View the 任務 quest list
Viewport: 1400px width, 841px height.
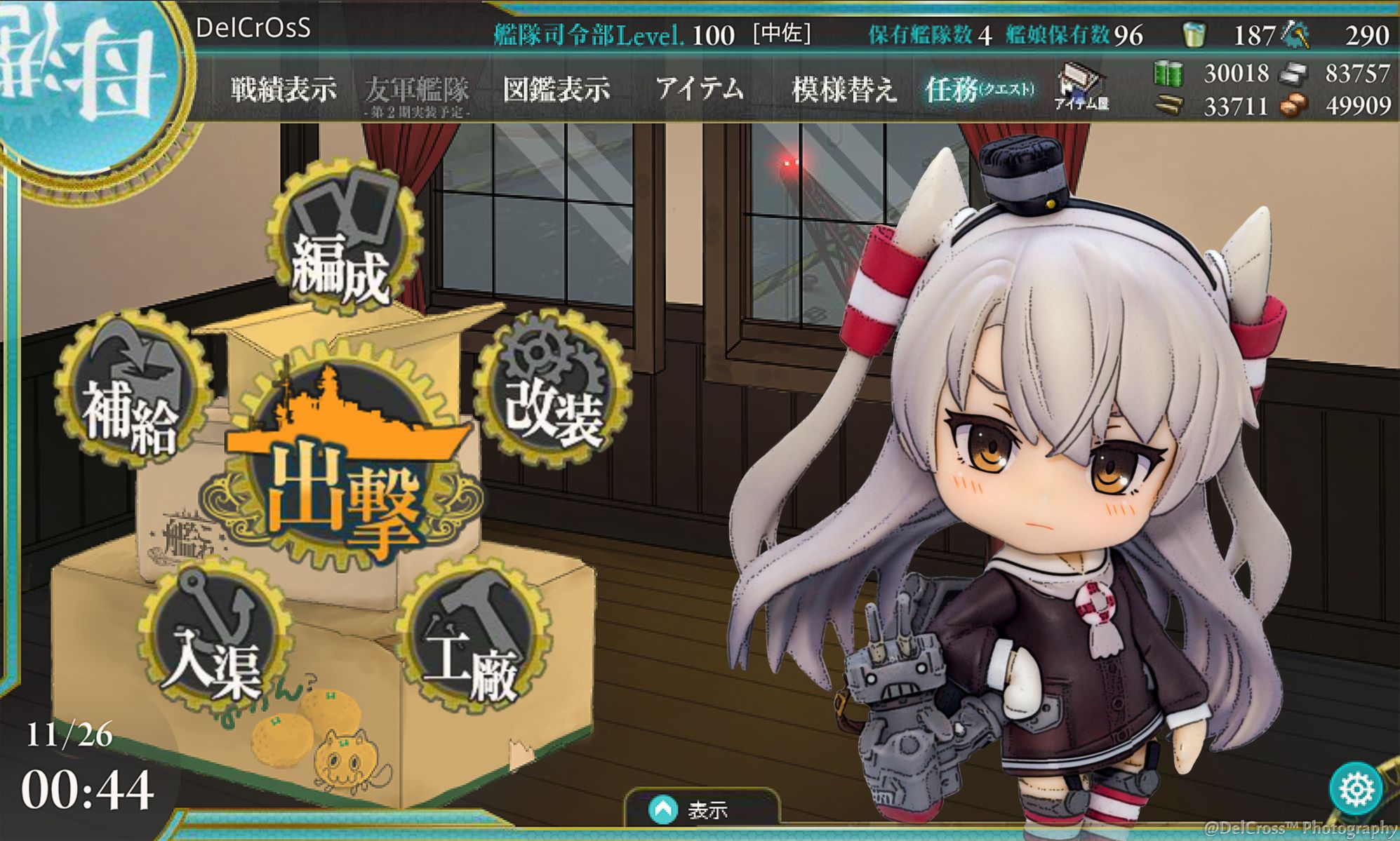coord(979,90)
